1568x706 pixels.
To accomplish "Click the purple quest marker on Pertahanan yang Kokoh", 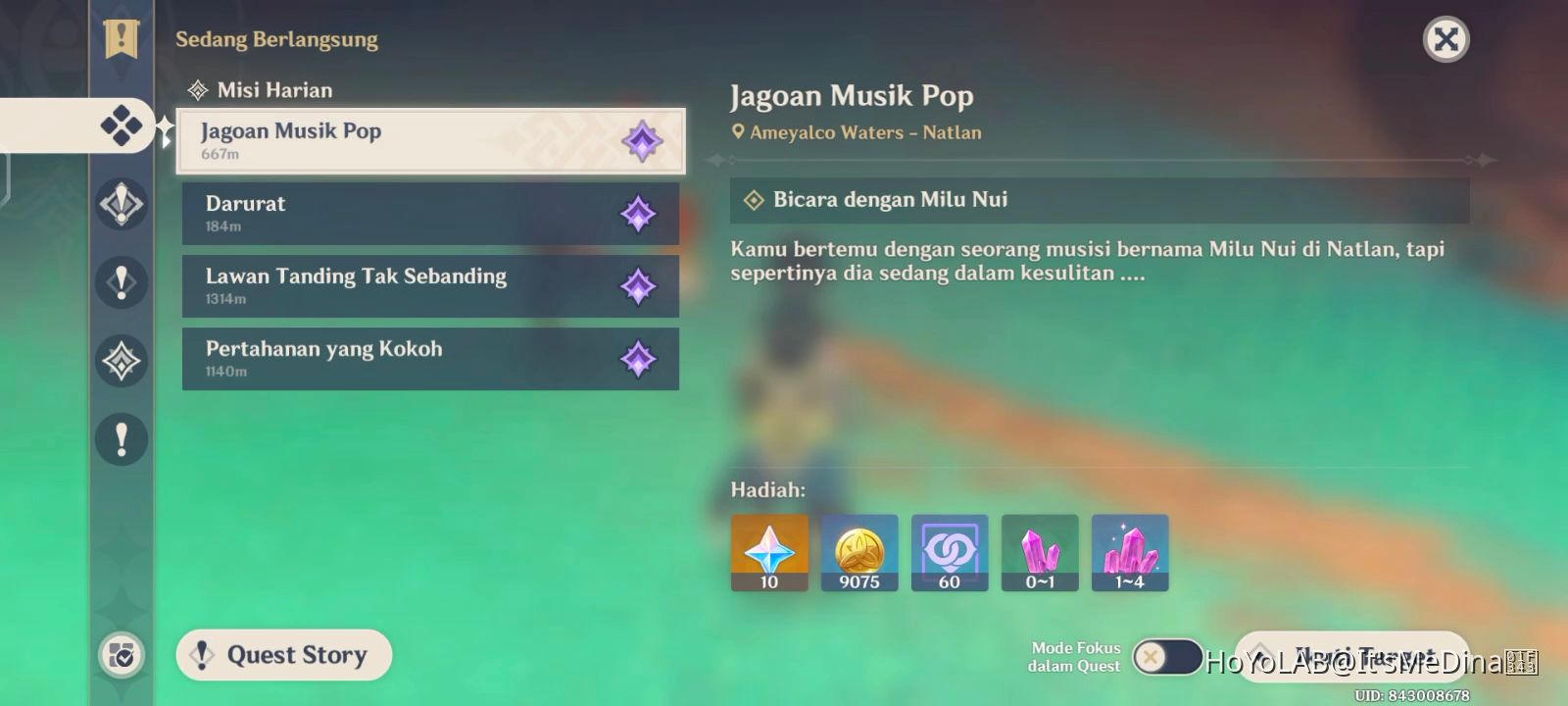I will pos(641,358).
